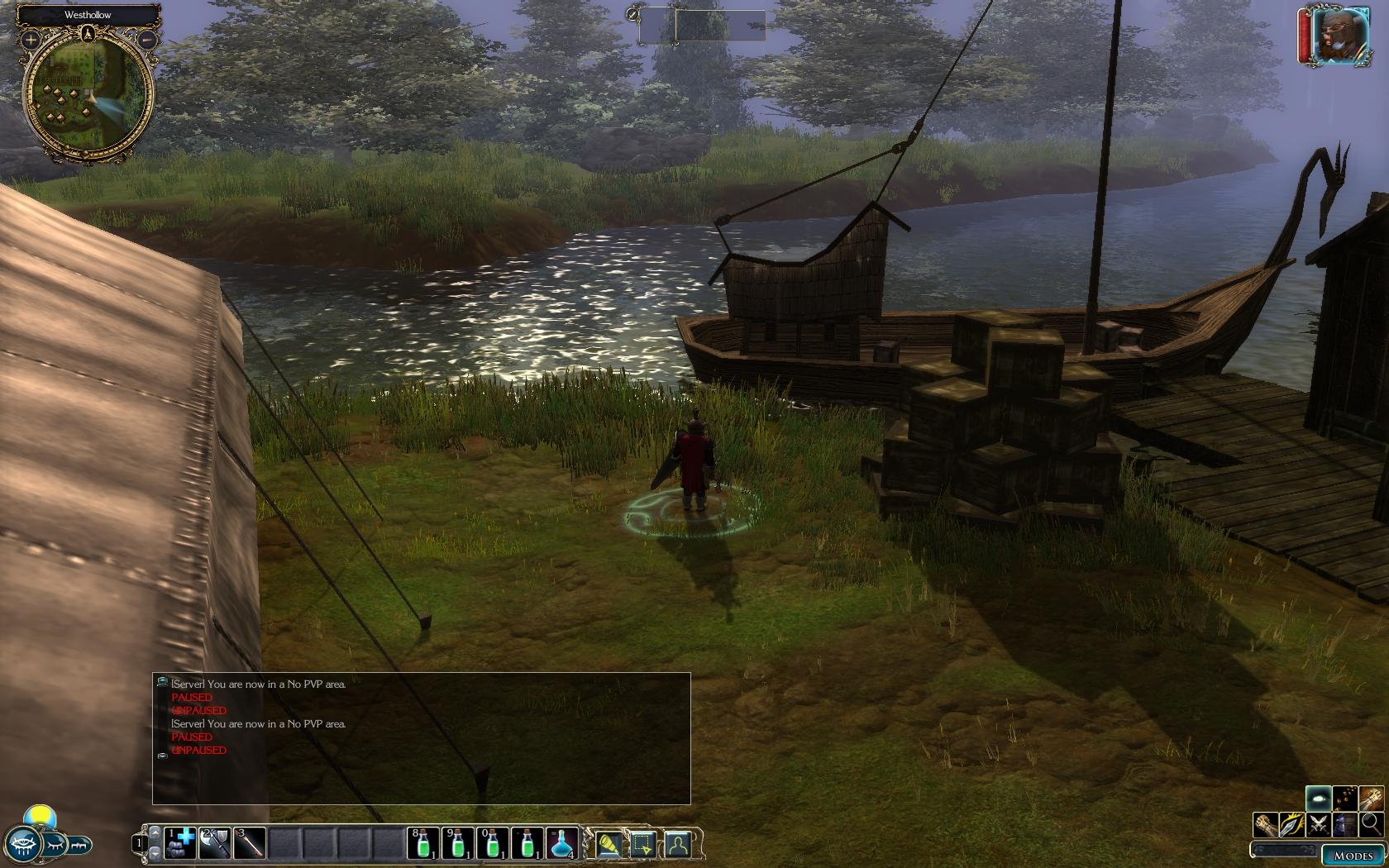
Task: Use the axe and shield hotbar slot
Action: point(215,843)
